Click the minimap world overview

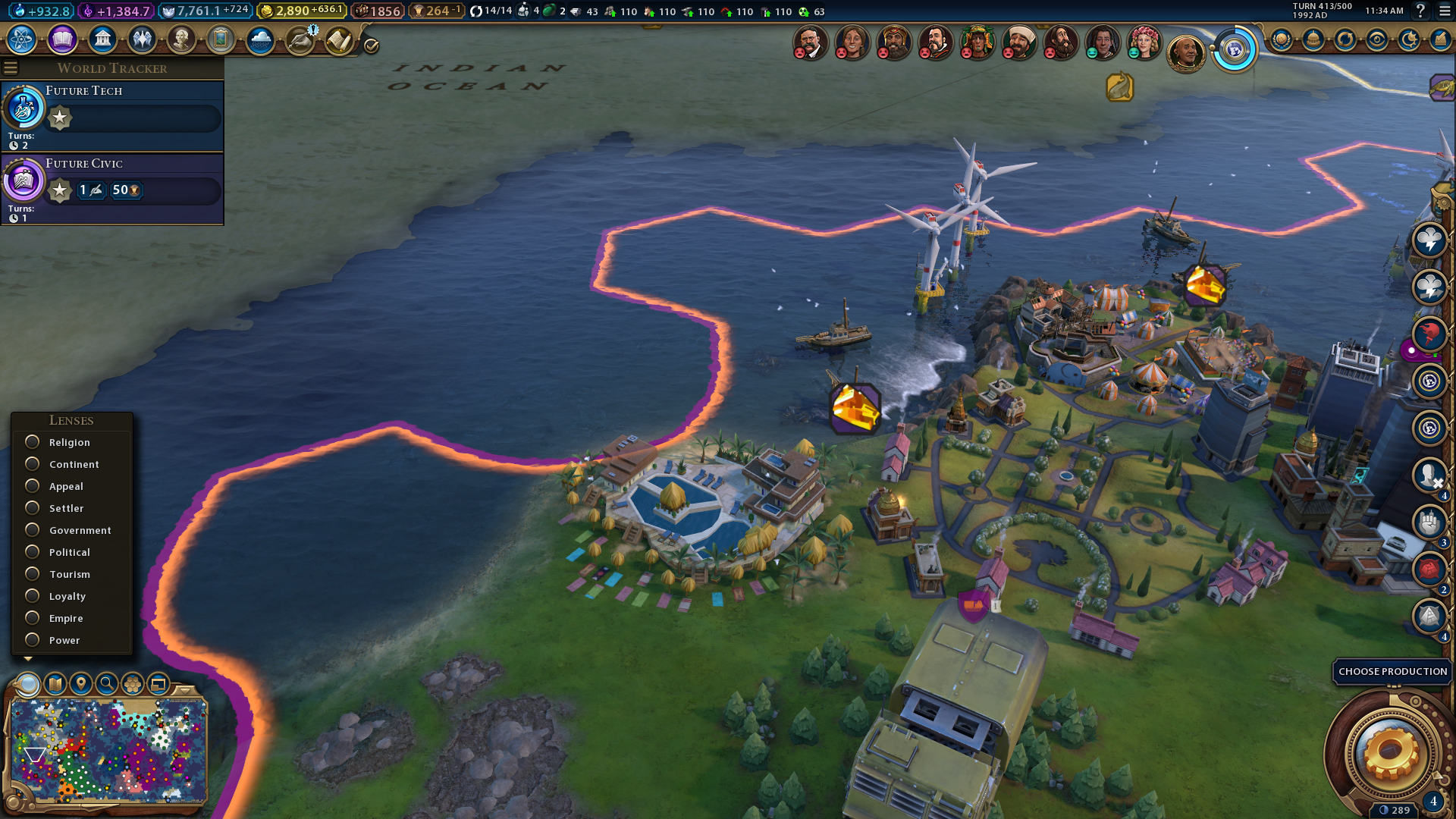pyautogui.click(x=108, y=751)
